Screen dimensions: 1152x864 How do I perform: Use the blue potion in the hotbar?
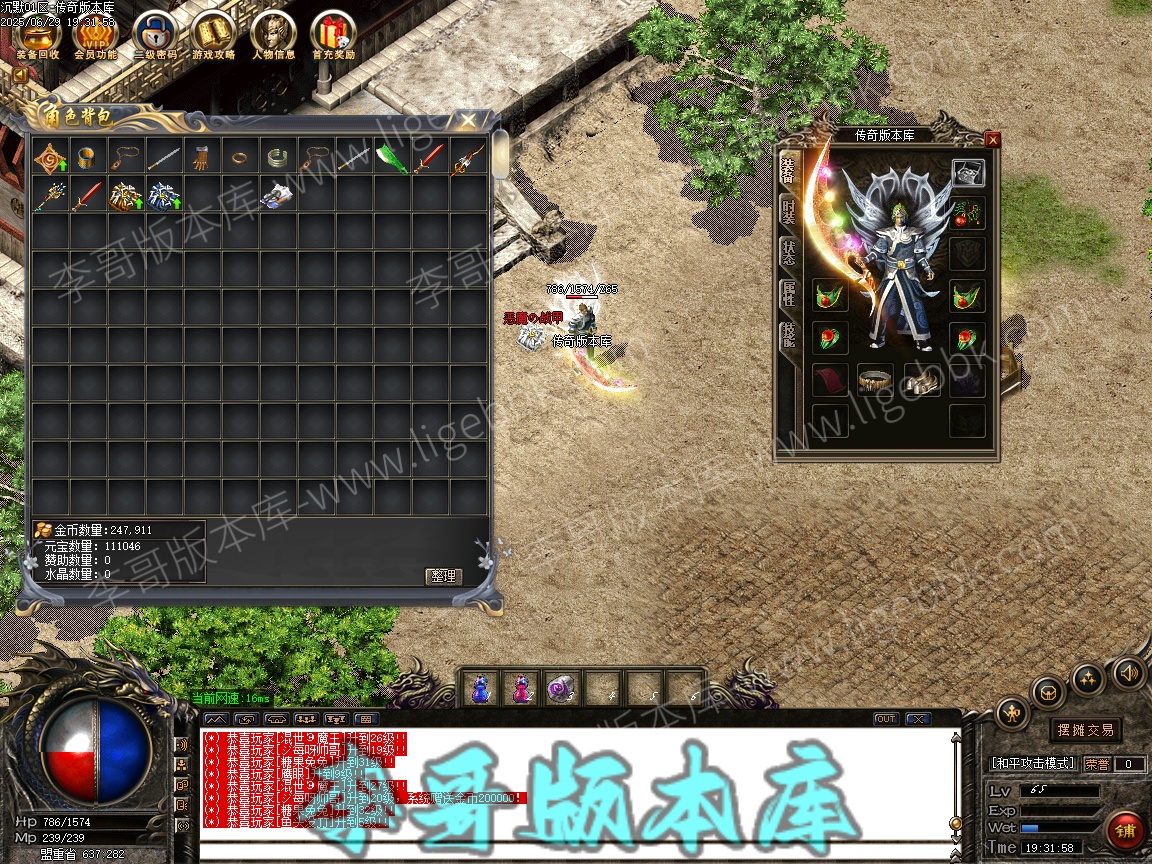480,688
